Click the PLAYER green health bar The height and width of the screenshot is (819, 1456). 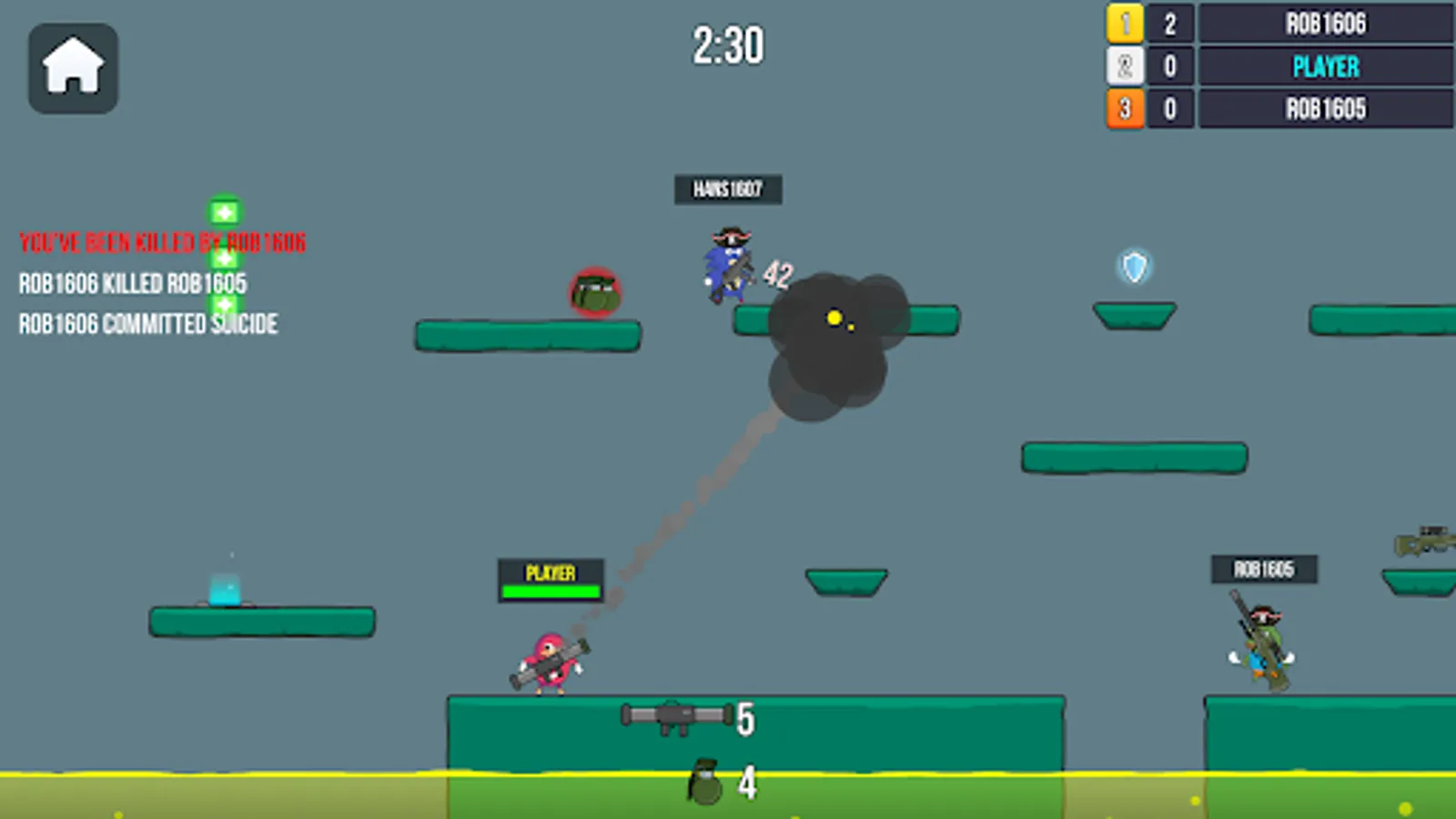(549, 590)
